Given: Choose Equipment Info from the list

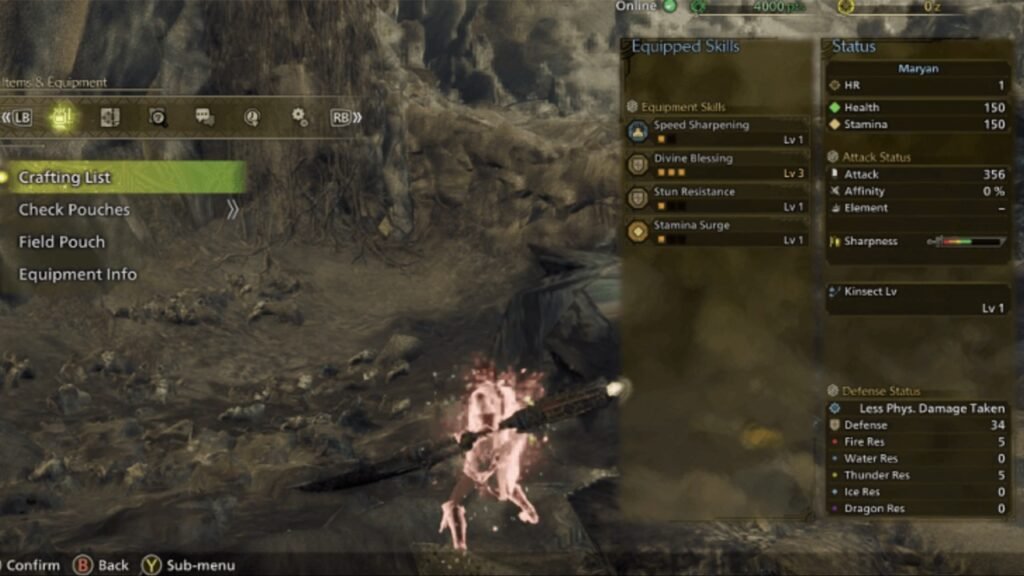Looking at the screenshot, I should [x=78, y=274].
